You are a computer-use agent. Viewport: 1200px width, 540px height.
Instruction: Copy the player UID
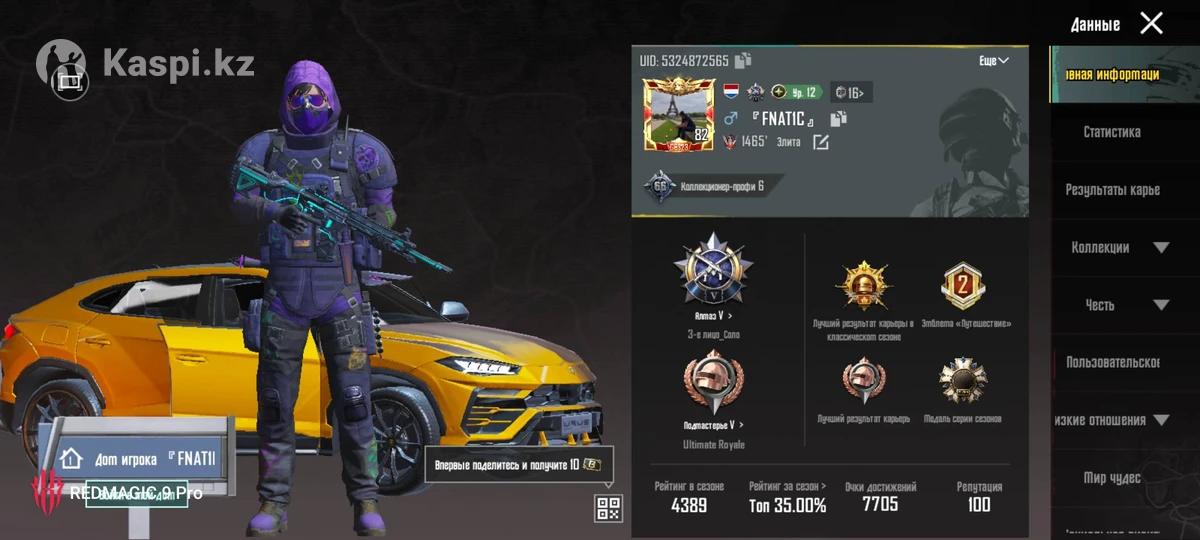pos(743,61)
